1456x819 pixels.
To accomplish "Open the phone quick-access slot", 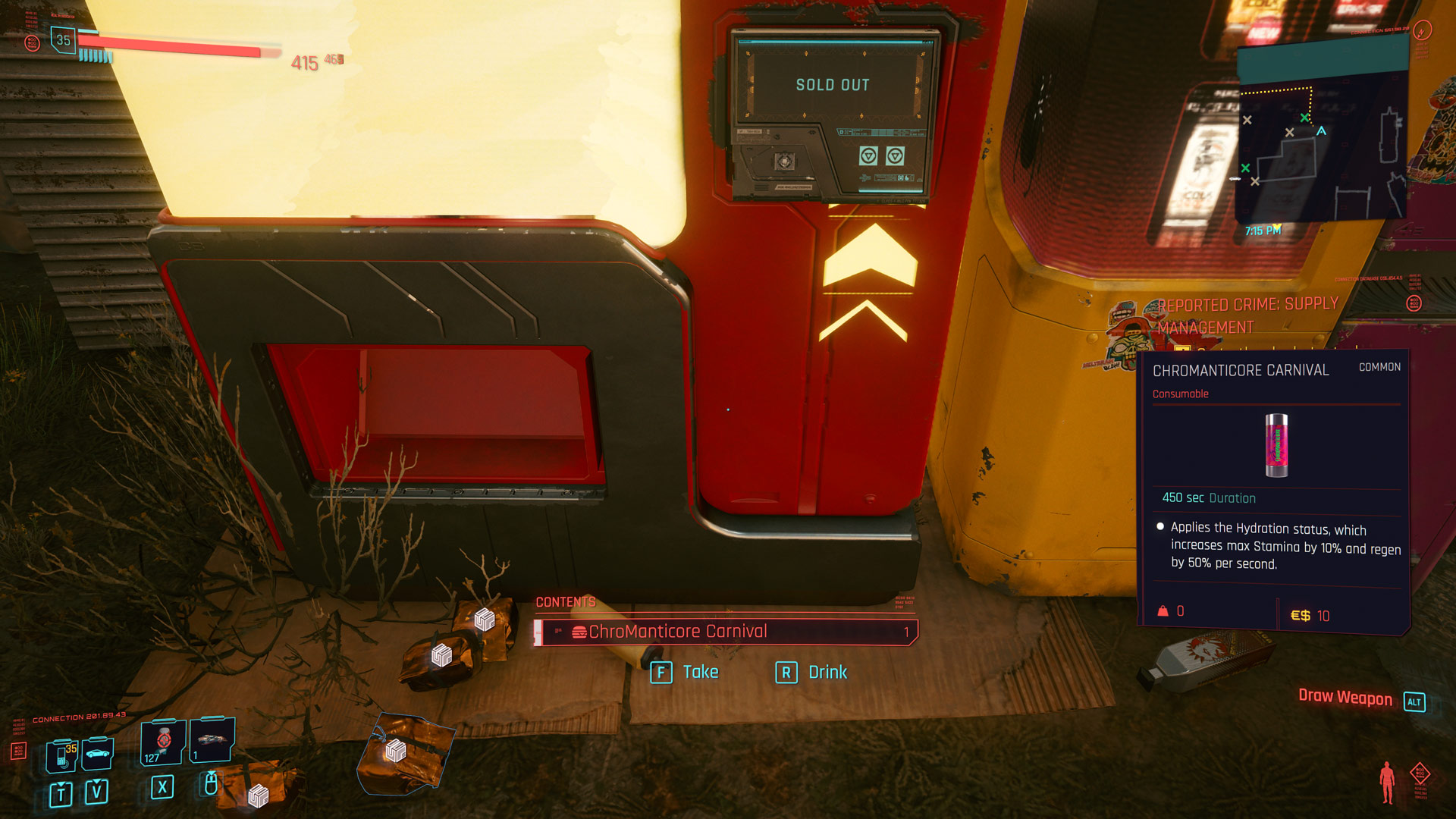I will (61, 755).
